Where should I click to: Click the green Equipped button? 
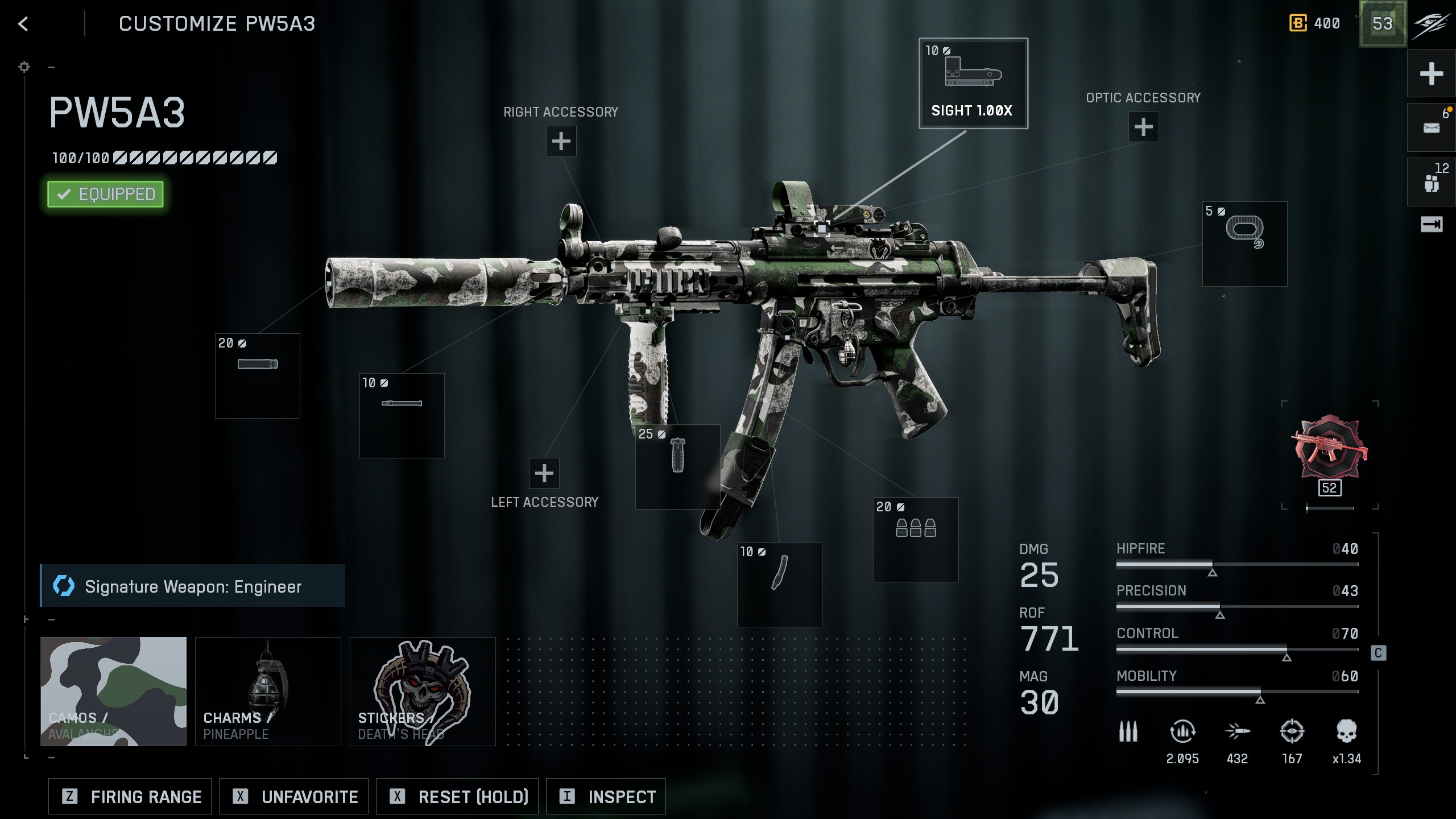coord(106,195)
